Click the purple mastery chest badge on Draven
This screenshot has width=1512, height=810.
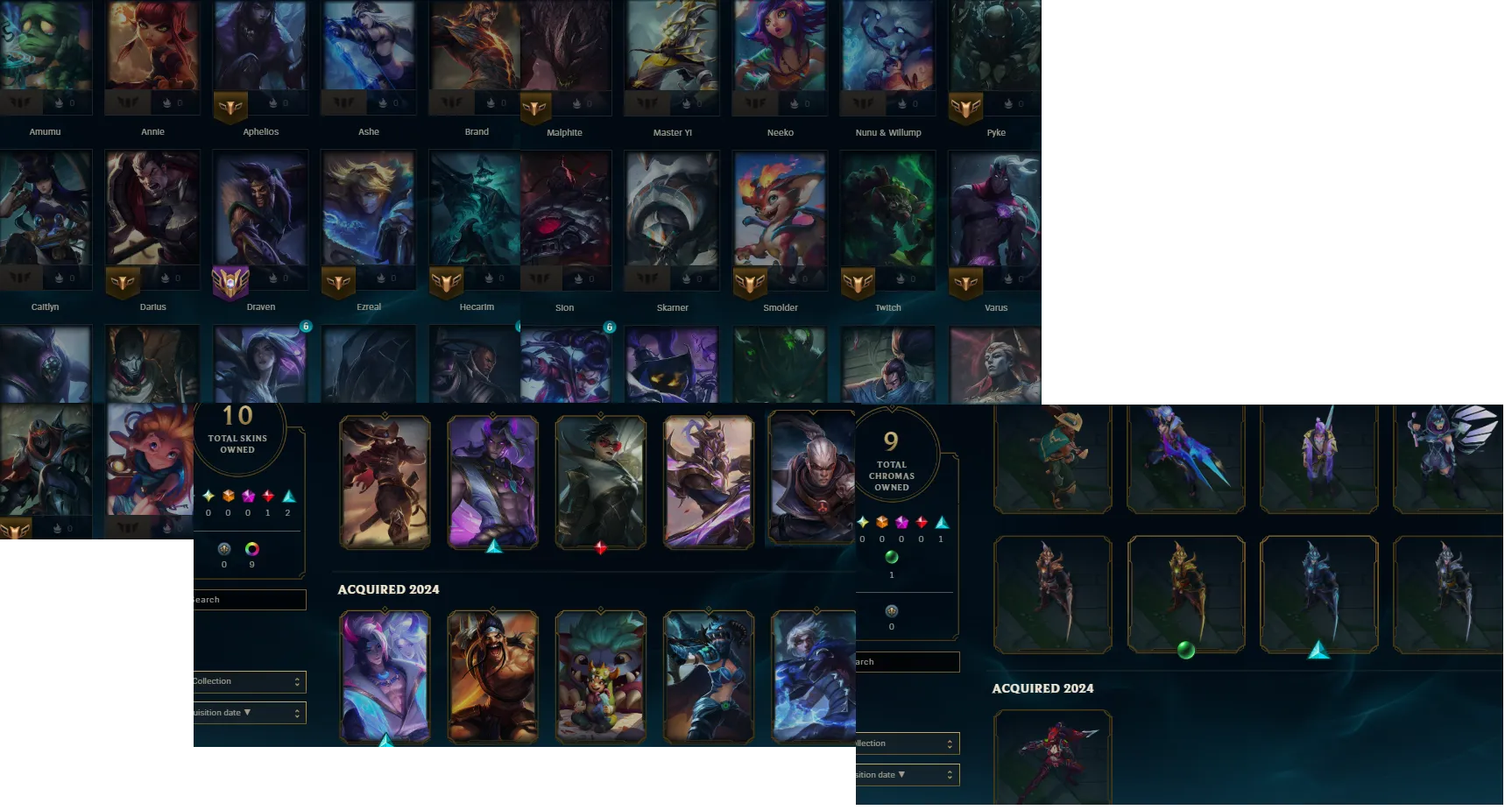pyautogui.click(x=229, y=283)
